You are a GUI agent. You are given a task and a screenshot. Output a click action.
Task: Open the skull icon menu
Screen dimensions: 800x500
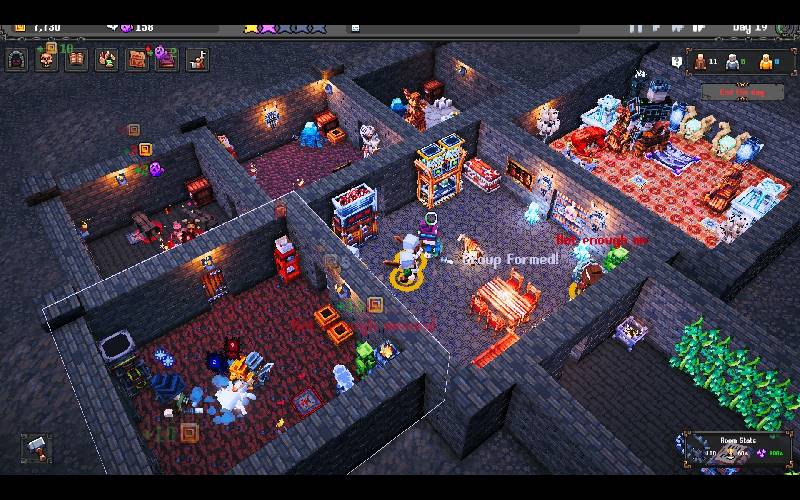pos(47,60)
